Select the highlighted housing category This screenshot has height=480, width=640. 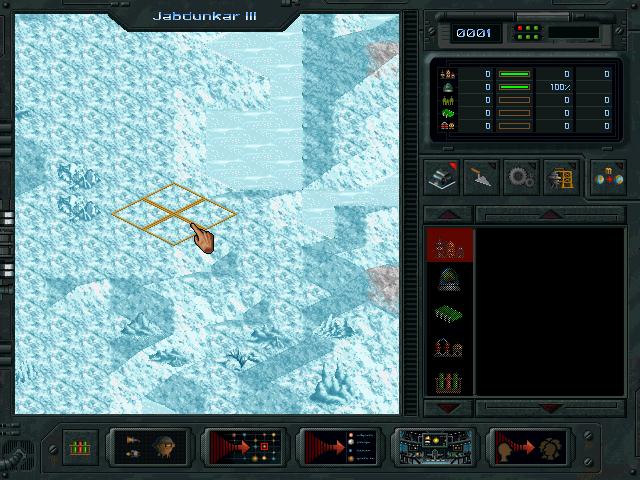[449, 246]
